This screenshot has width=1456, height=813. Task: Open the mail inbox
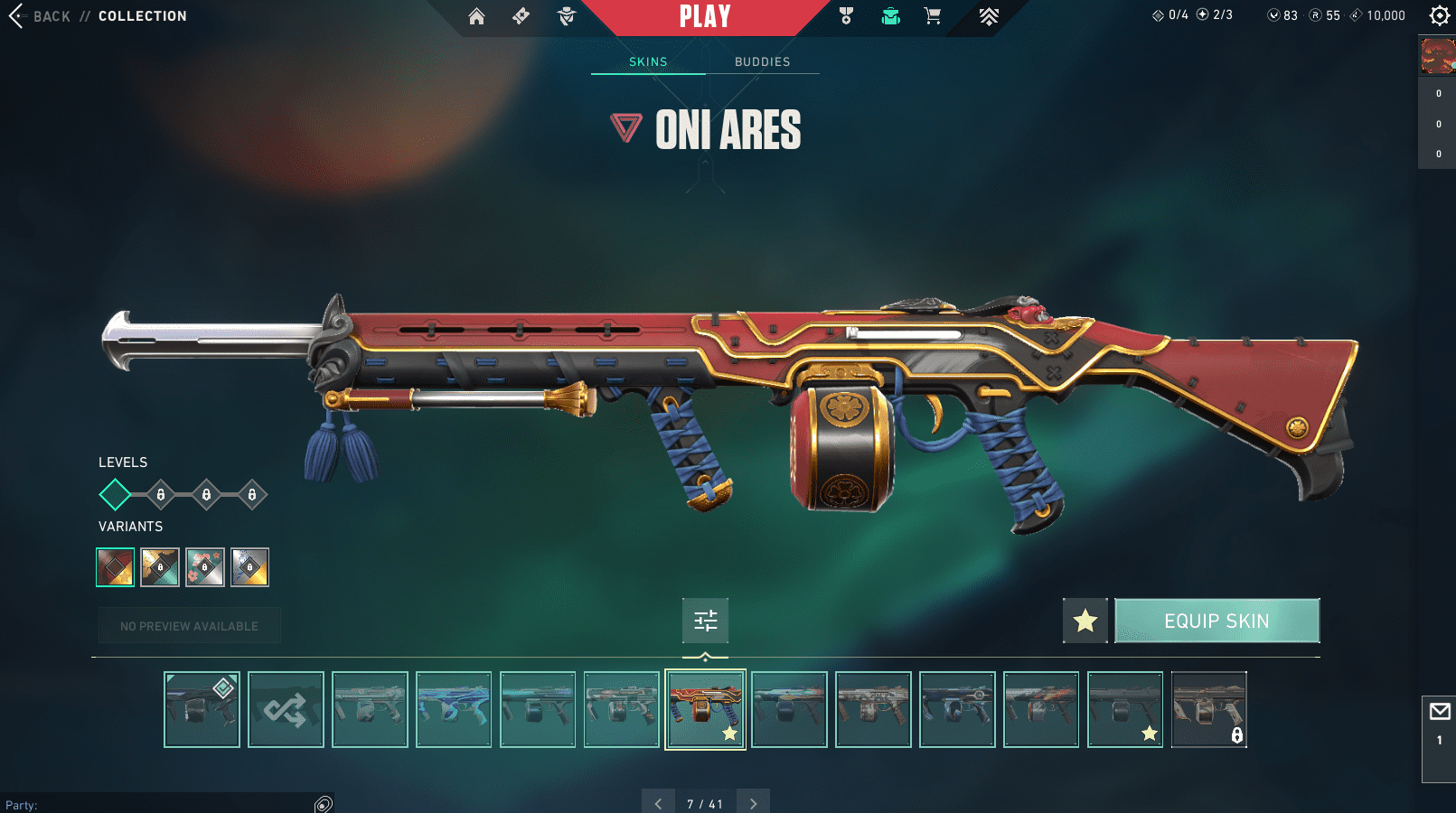[x=1439, y=712]
